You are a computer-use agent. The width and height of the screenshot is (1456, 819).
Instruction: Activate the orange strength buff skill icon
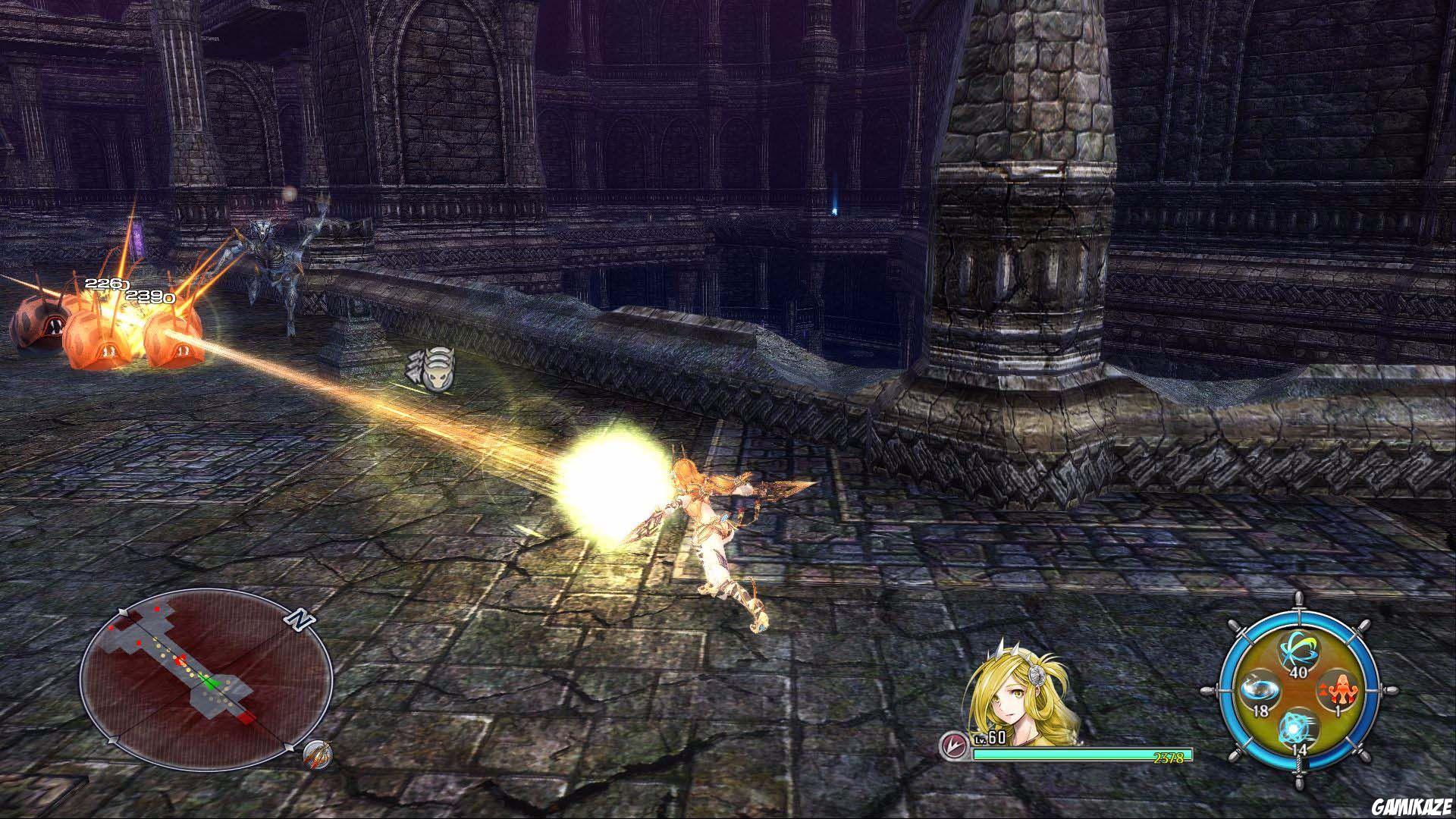click(x=1341, y=691)
